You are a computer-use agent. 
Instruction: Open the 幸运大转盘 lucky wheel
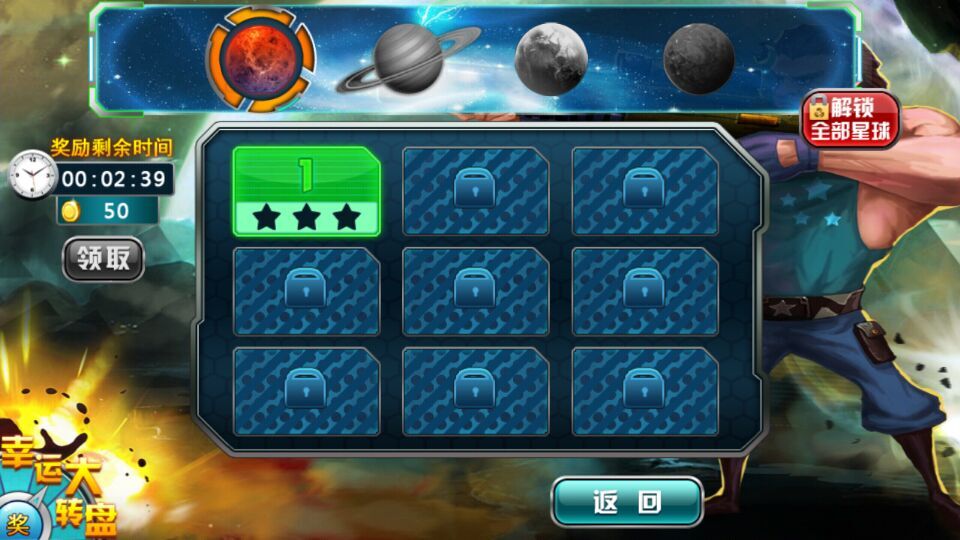click(x=60, y=485)
